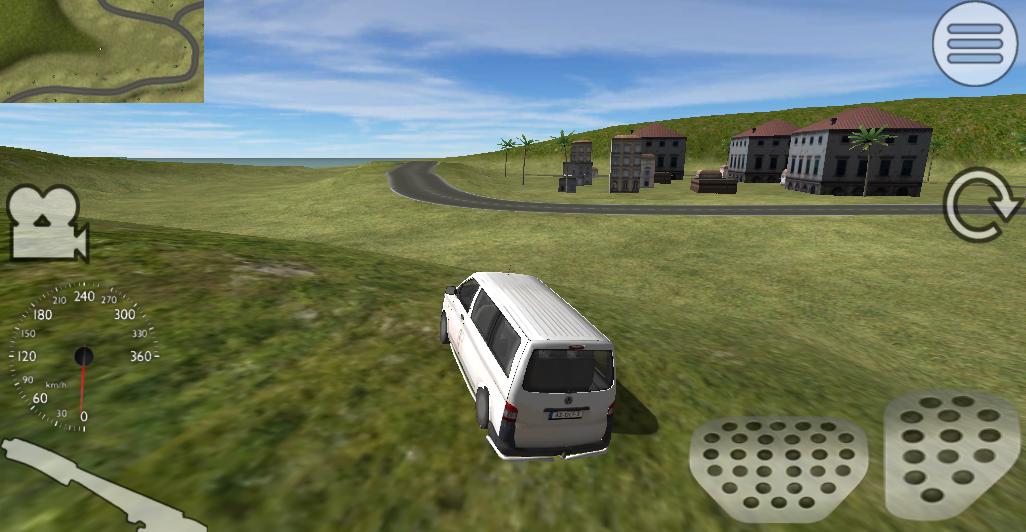Tap the wide brake pedal
This screenshot has height=532, width=1026.
point(776,461)
